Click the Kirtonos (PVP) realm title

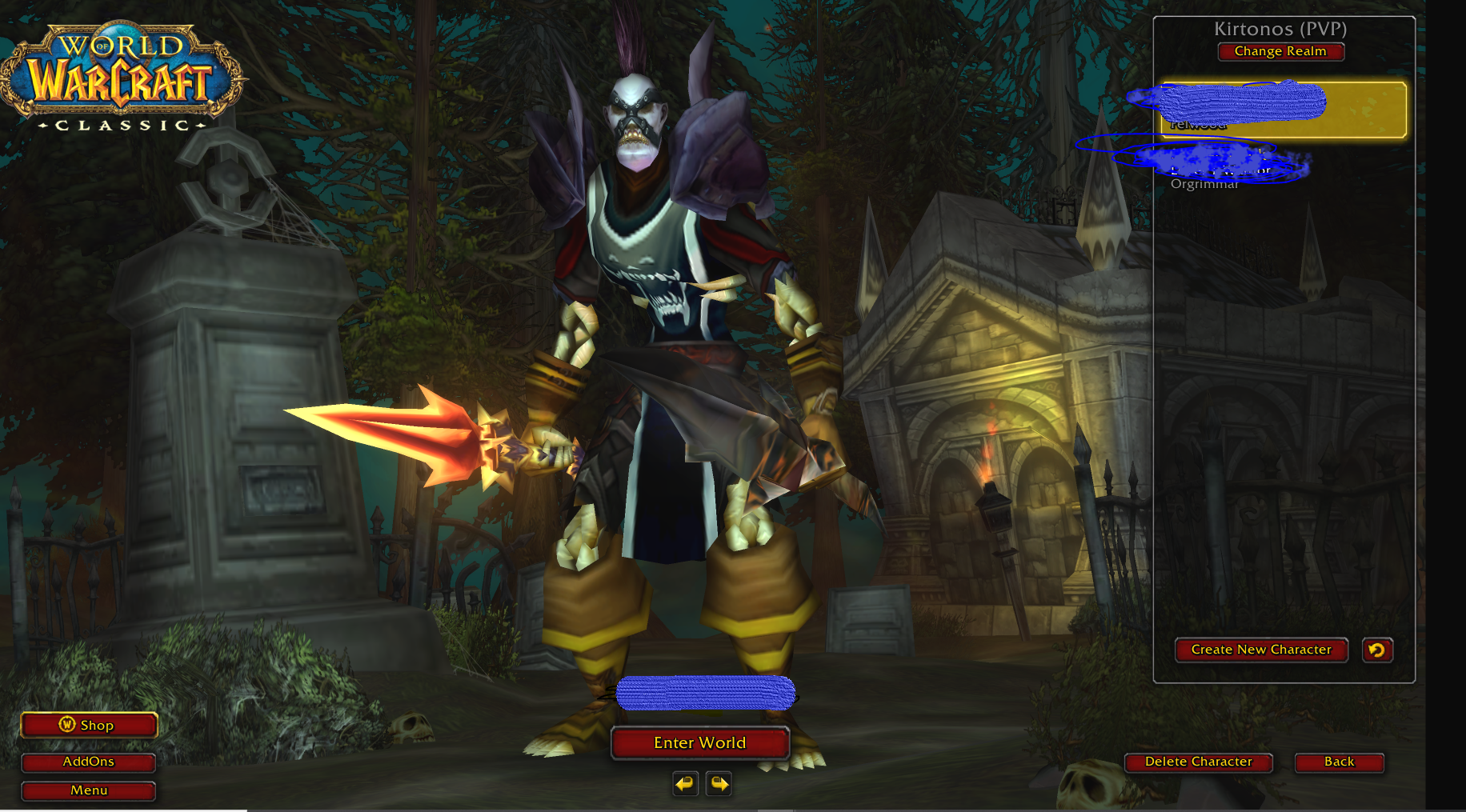[1280, 28]
